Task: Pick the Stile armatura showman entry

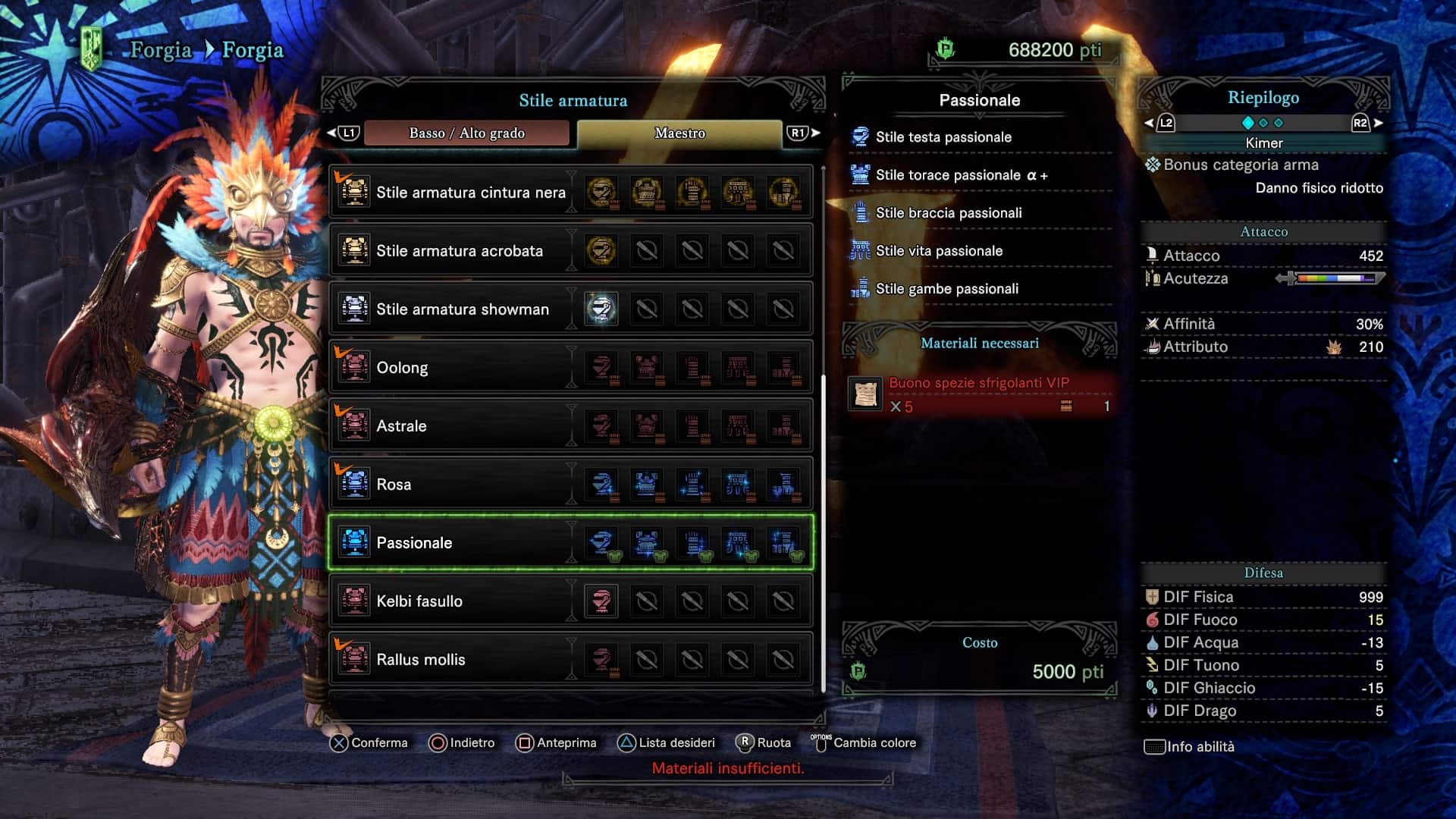Action: [462, 309]
